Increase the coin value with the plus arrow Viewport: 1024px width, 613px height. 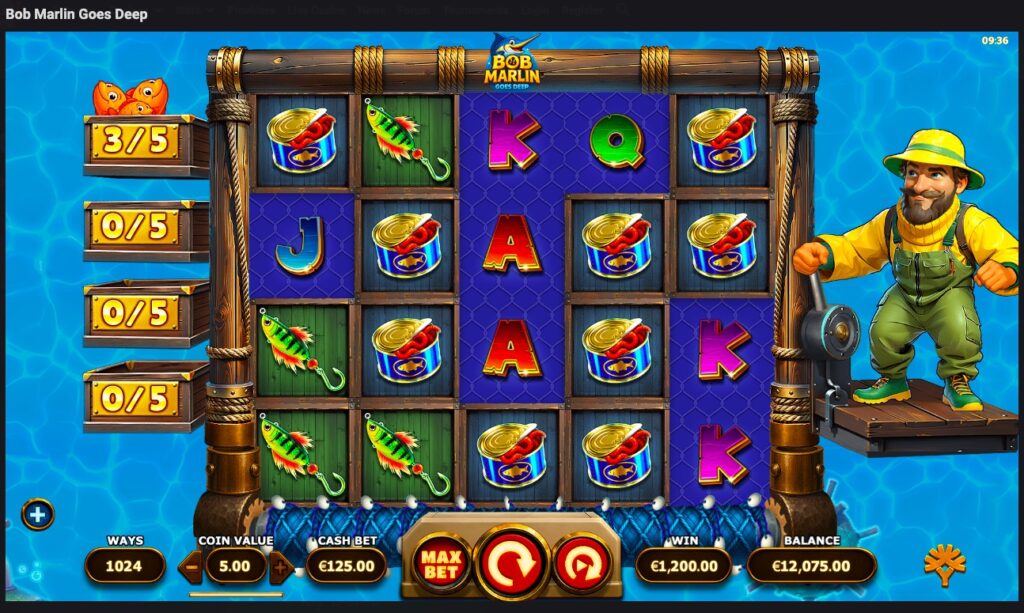click(x=281, y=567)
